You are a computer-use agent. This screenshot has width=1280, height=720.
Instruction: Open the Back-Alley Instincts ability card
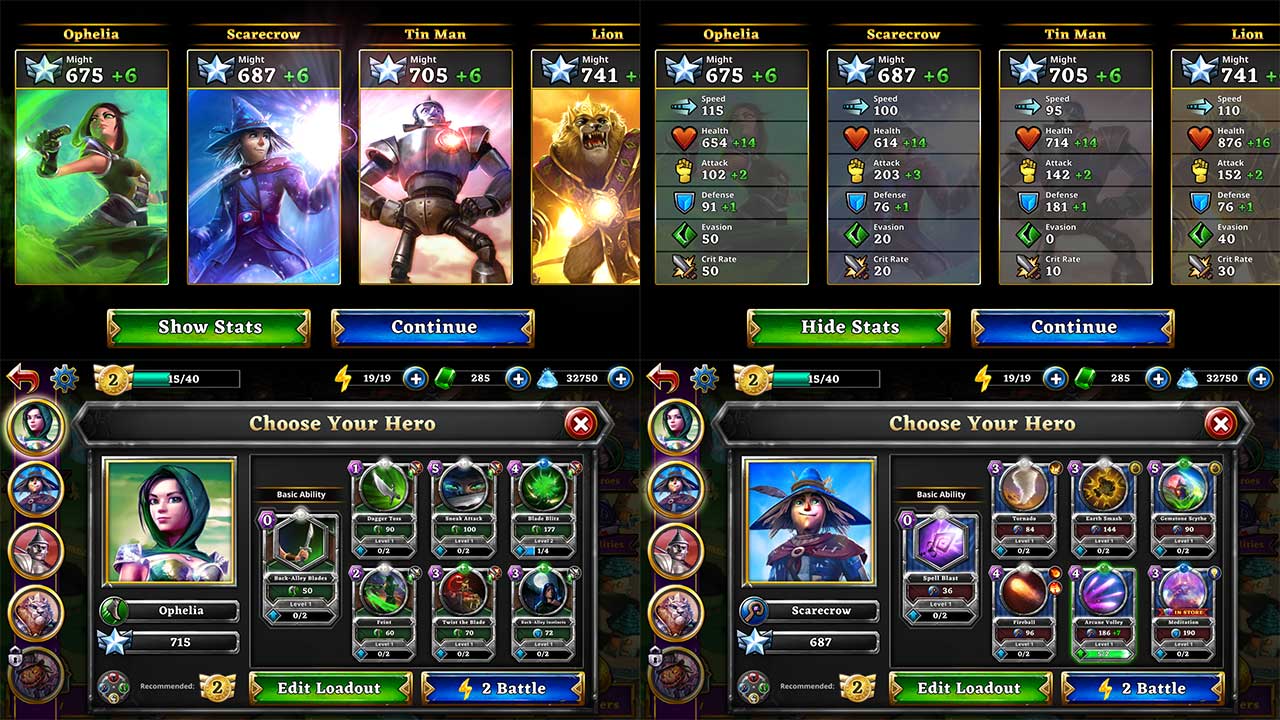(x=545, y=611)
